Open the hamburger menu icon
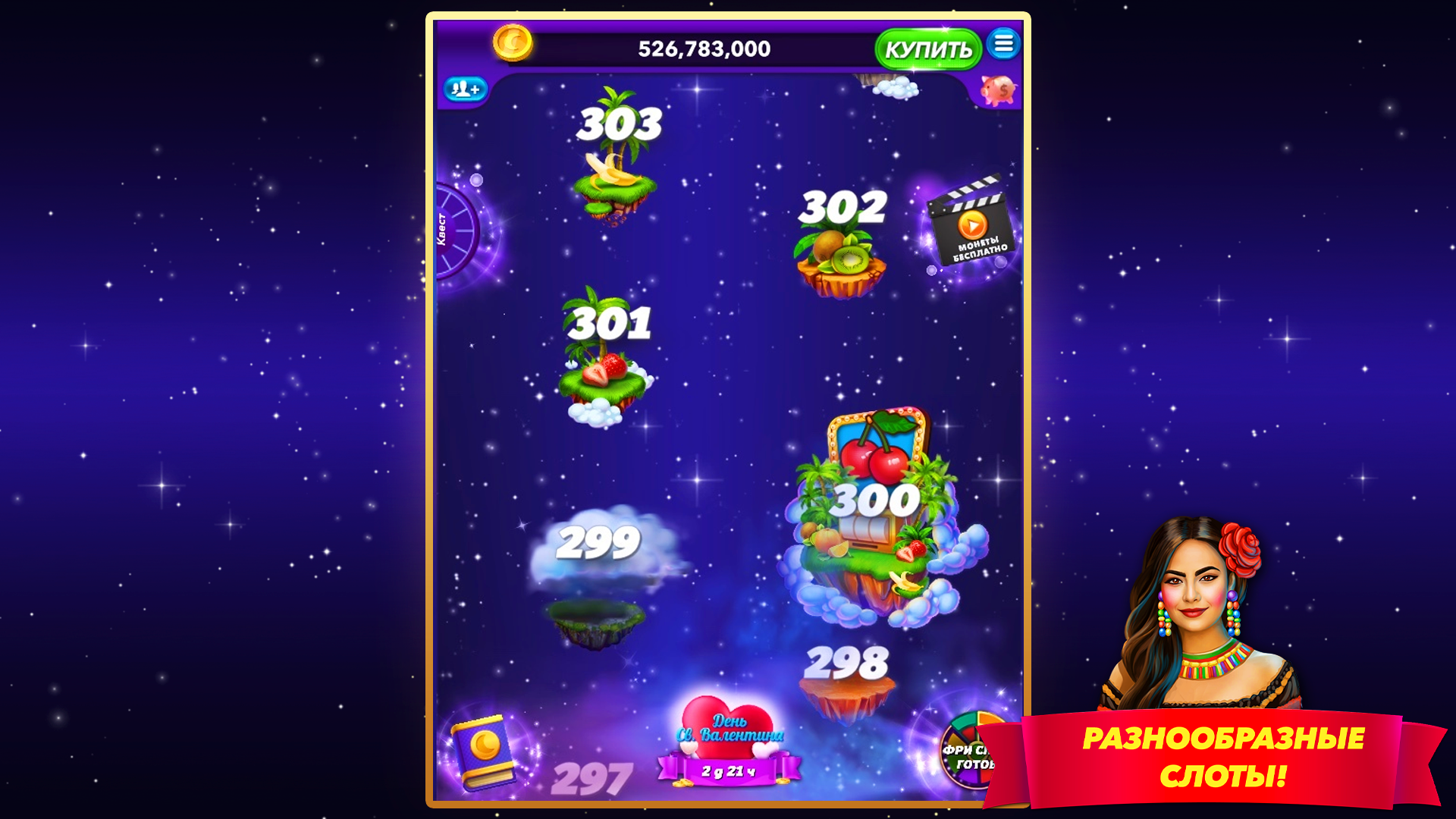 pos(1005,45)
